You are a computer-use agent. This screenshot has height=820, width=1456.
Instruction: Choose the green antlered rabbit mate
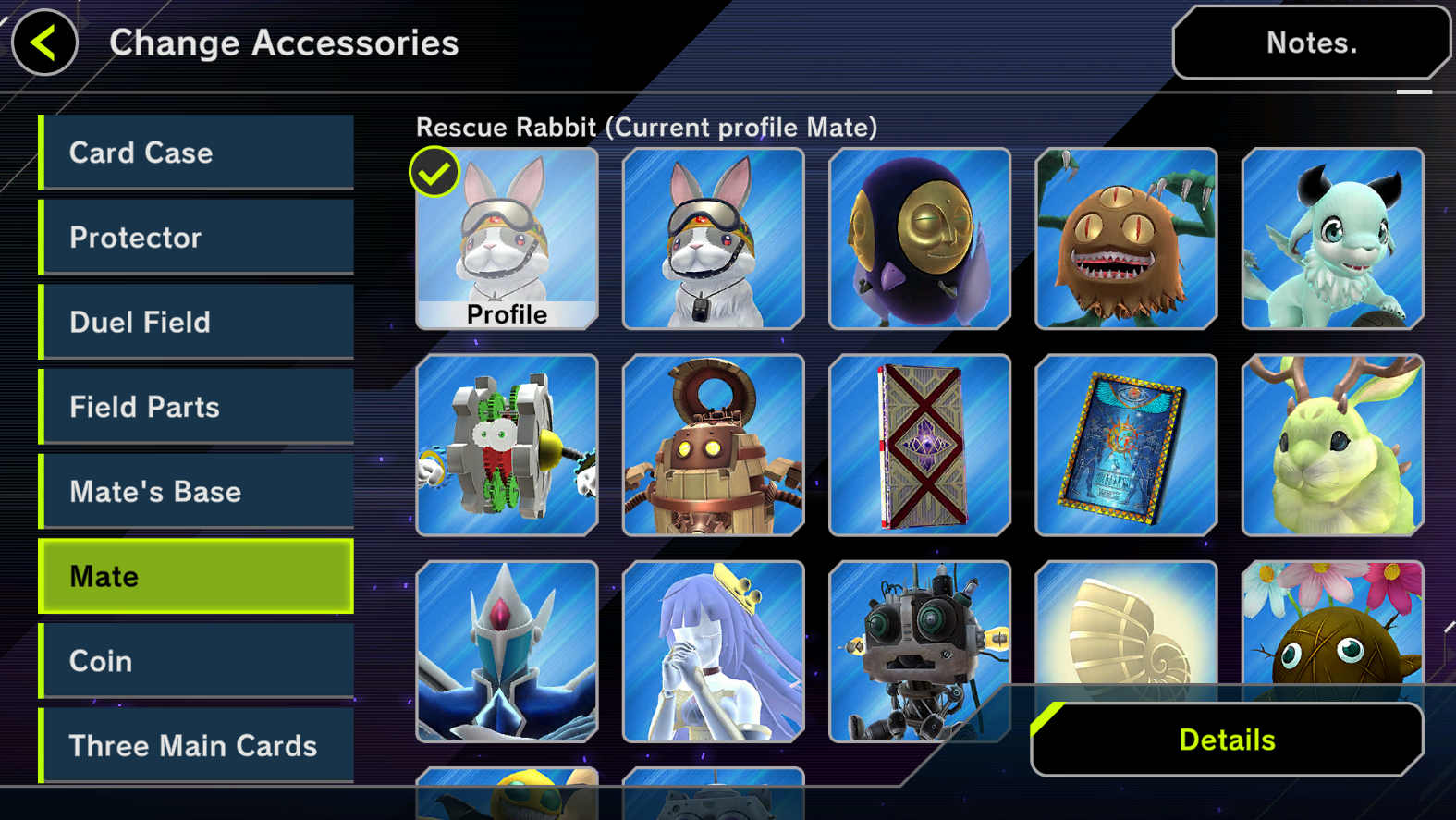coord(1332,446)
